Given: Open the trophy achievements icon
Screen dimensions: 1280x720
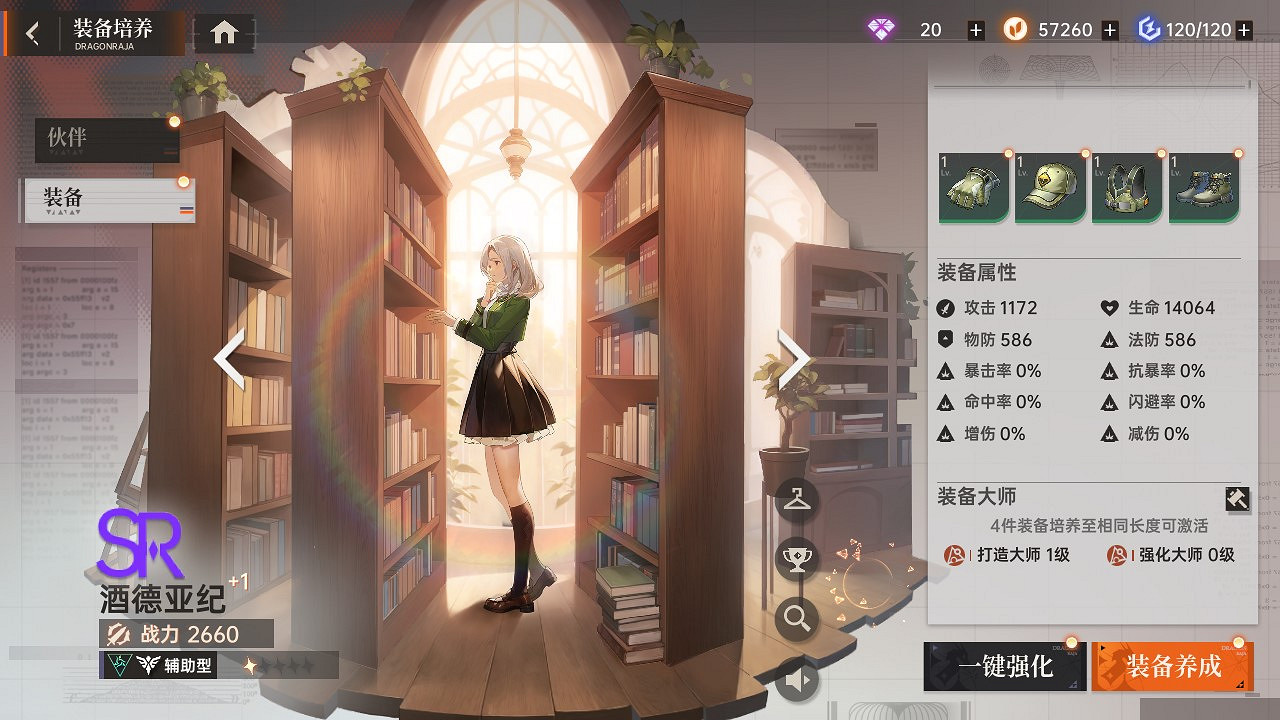Looking at the screenshot, I should pos(795,557).
